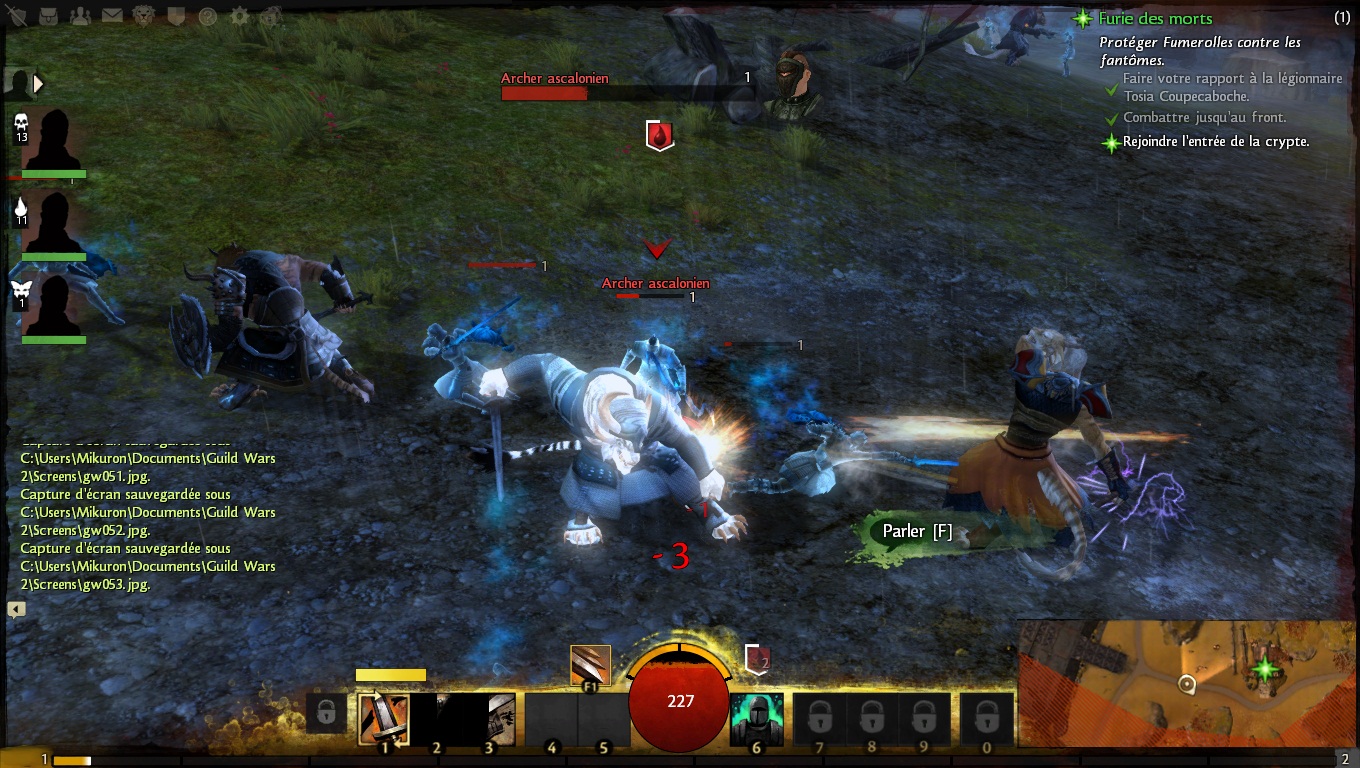Open the lion head Trading Post icon
Viewport: 1360px width, 768px height.
pyautogui.click(x=144, y=15)
